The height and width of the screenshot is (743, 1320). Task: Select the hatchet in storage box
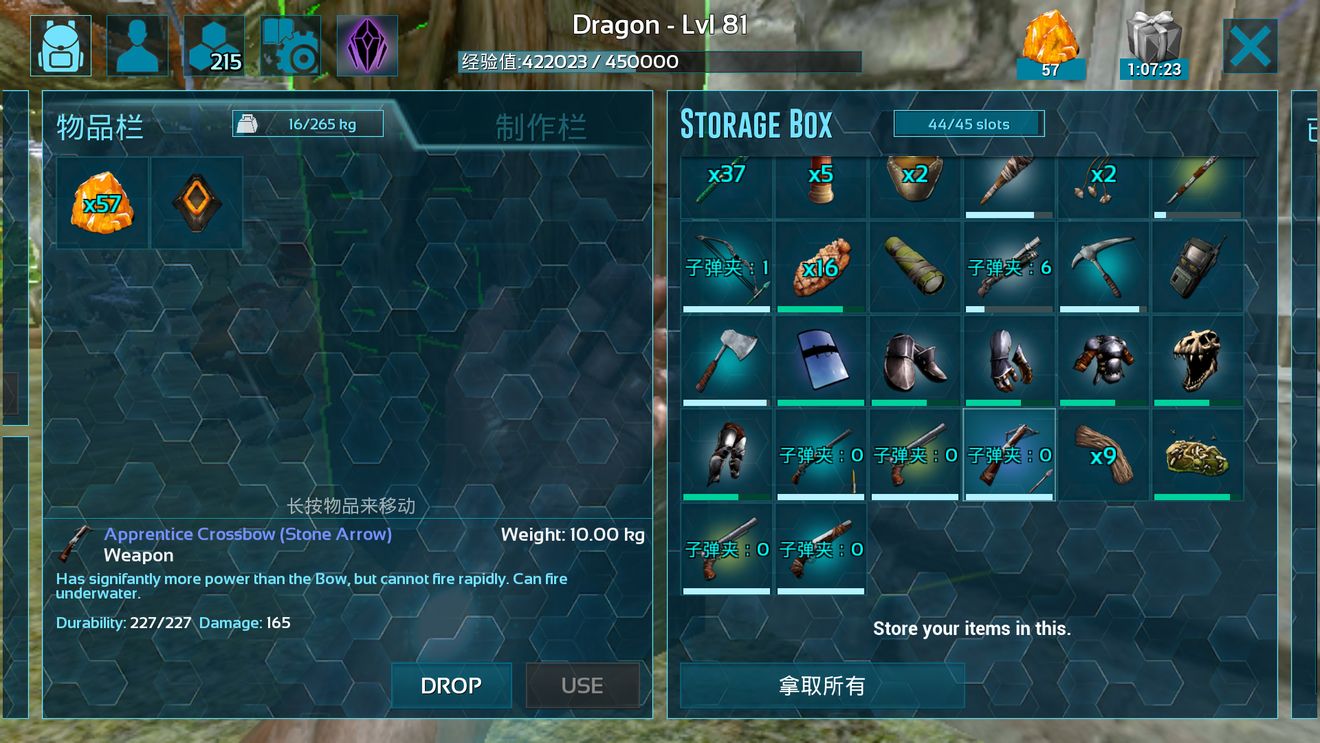point(726,360)
